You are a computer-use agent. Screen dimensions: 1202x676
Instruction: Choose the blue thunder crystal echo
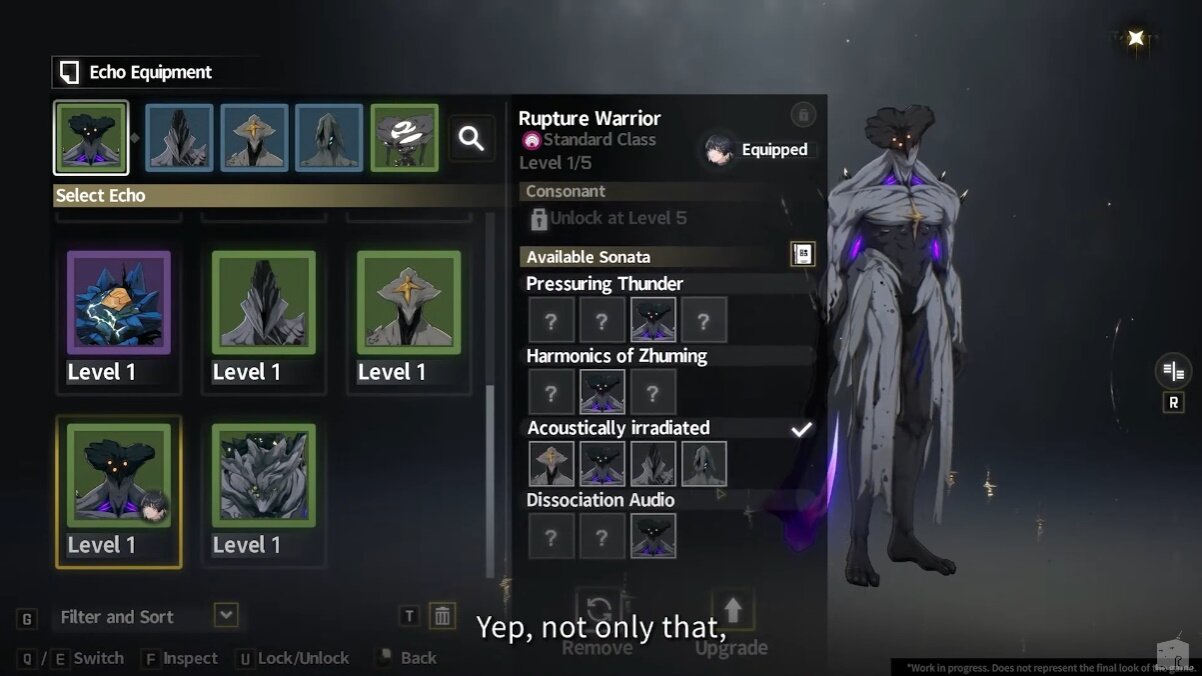coord(119,303)
